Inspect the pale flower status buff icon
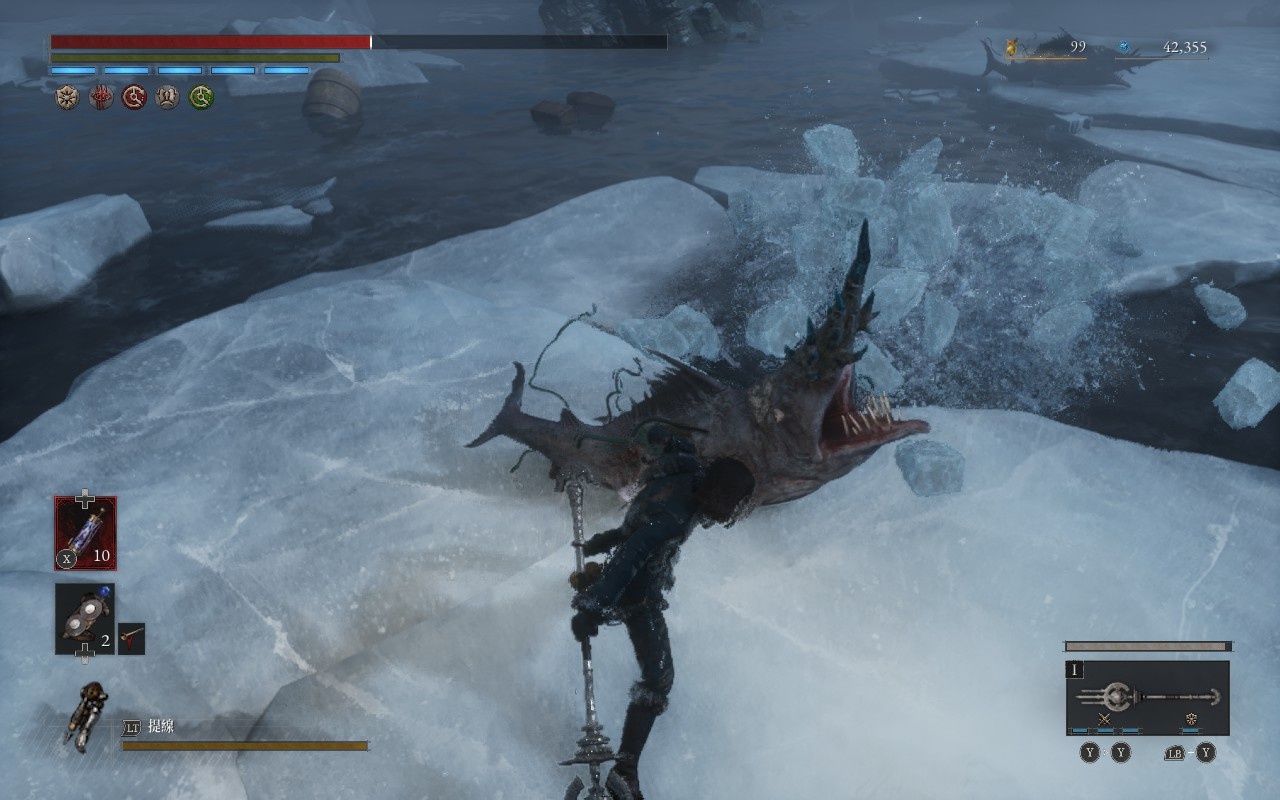Viewport: 1280px width, 800px height. 67,97
